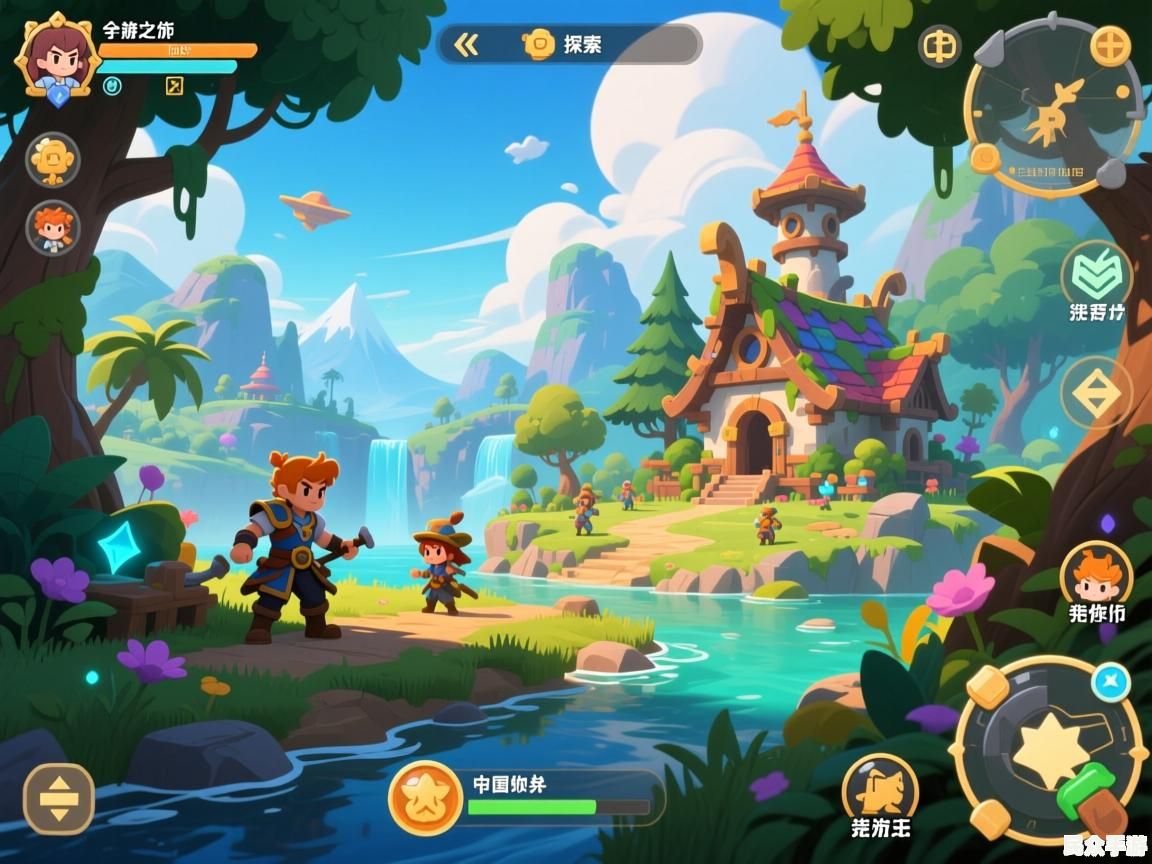
Task: Open the gold trophy achievements icon
Action: click(52, 159)
